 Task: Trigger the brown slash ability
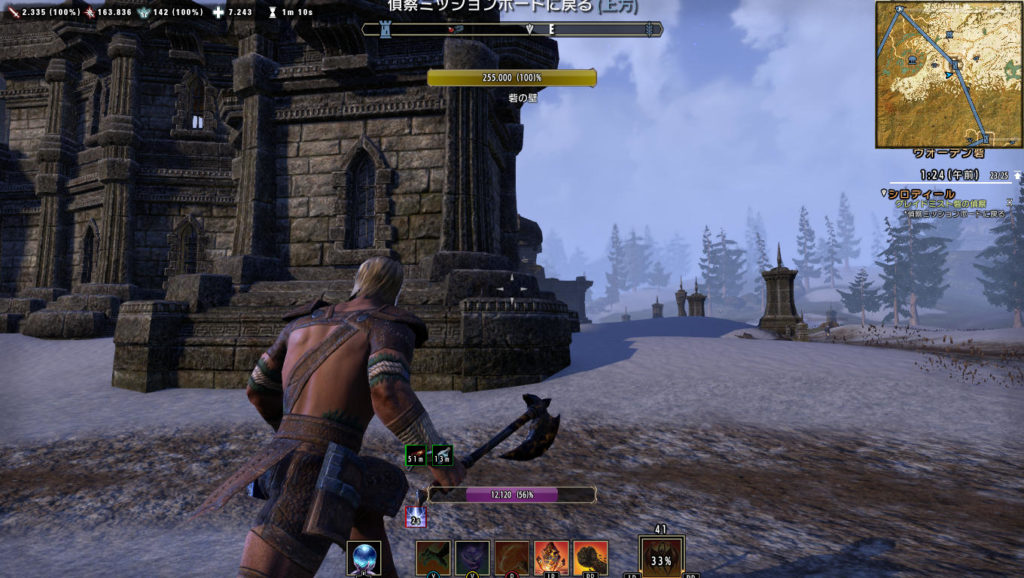[x=512, y=557]
